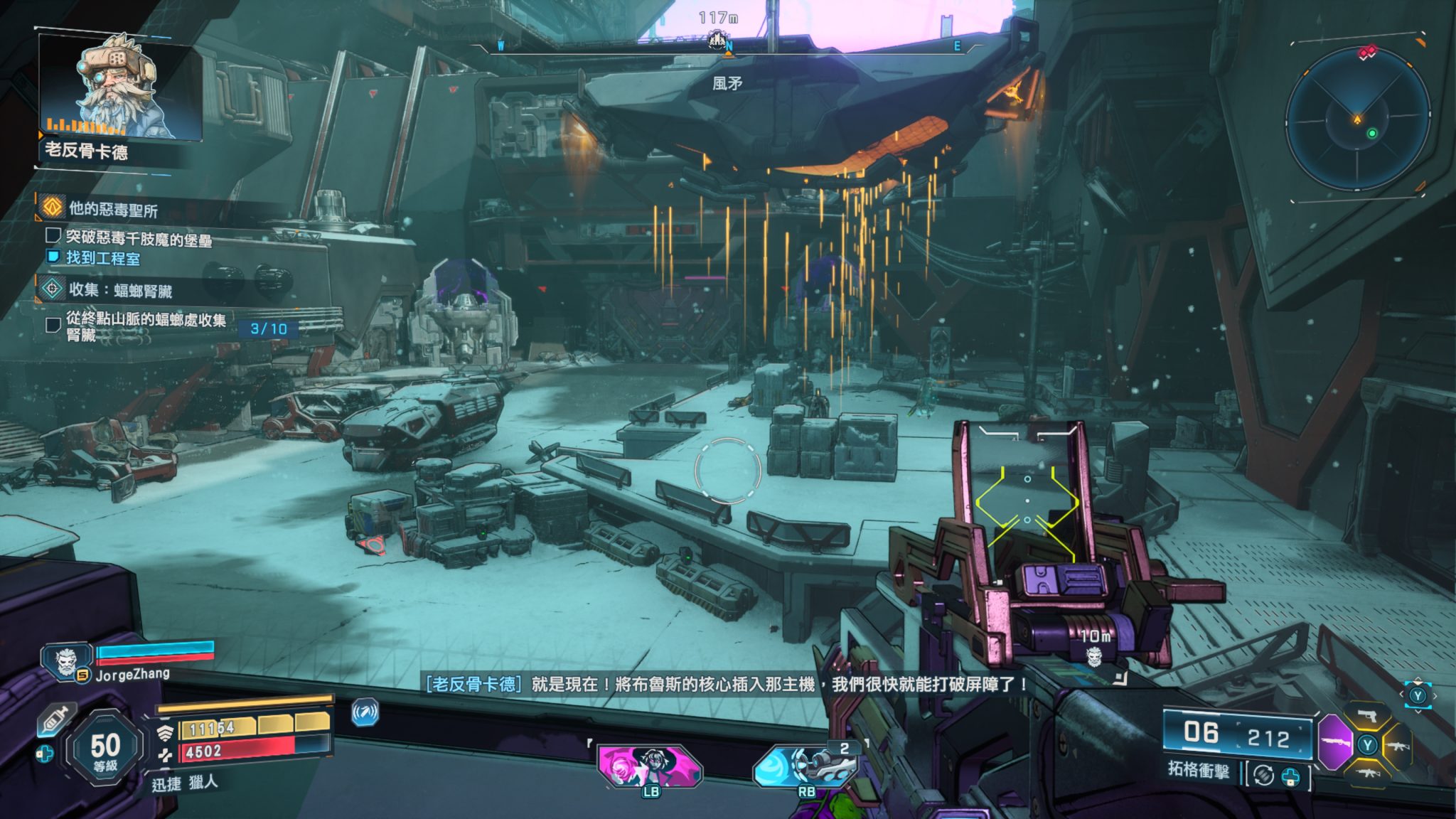
Task: Open the circular radar minimap
Action: (1357, 119)
